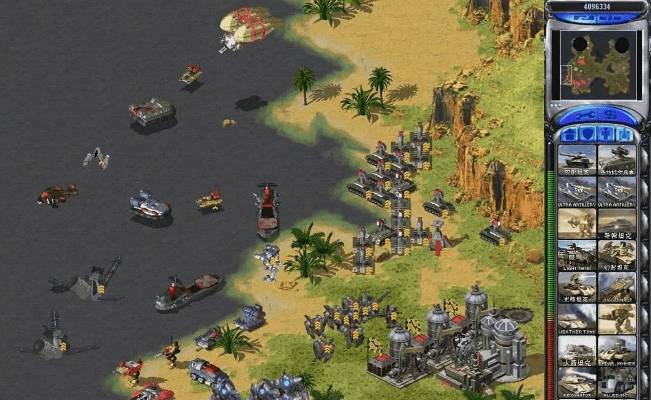The image size is (651, 400).
Task: Switch to the shield defenses tab
Action: pyautogui.click(x=586, y=134)
